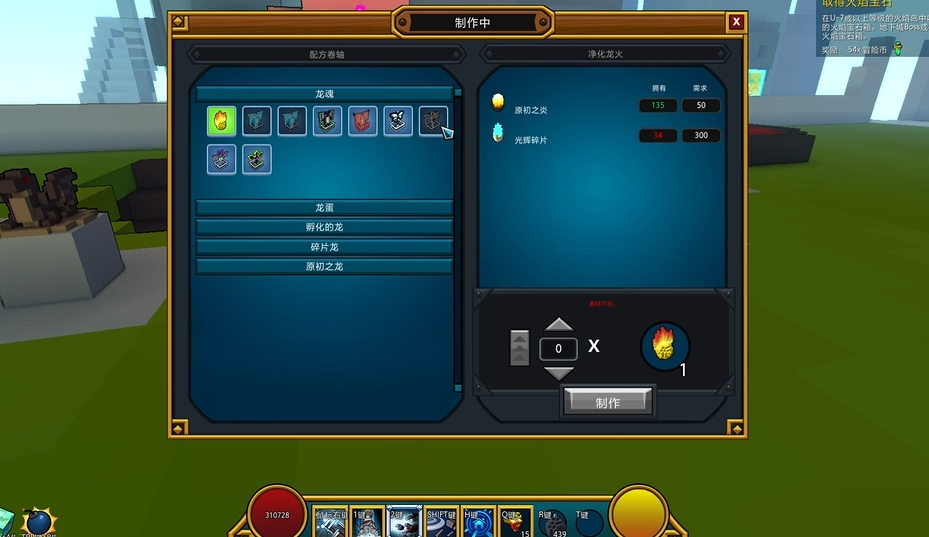The image size is (929, 537).
Task: Open the 原初之龙 recipe category
Action: tap(324, 267)
